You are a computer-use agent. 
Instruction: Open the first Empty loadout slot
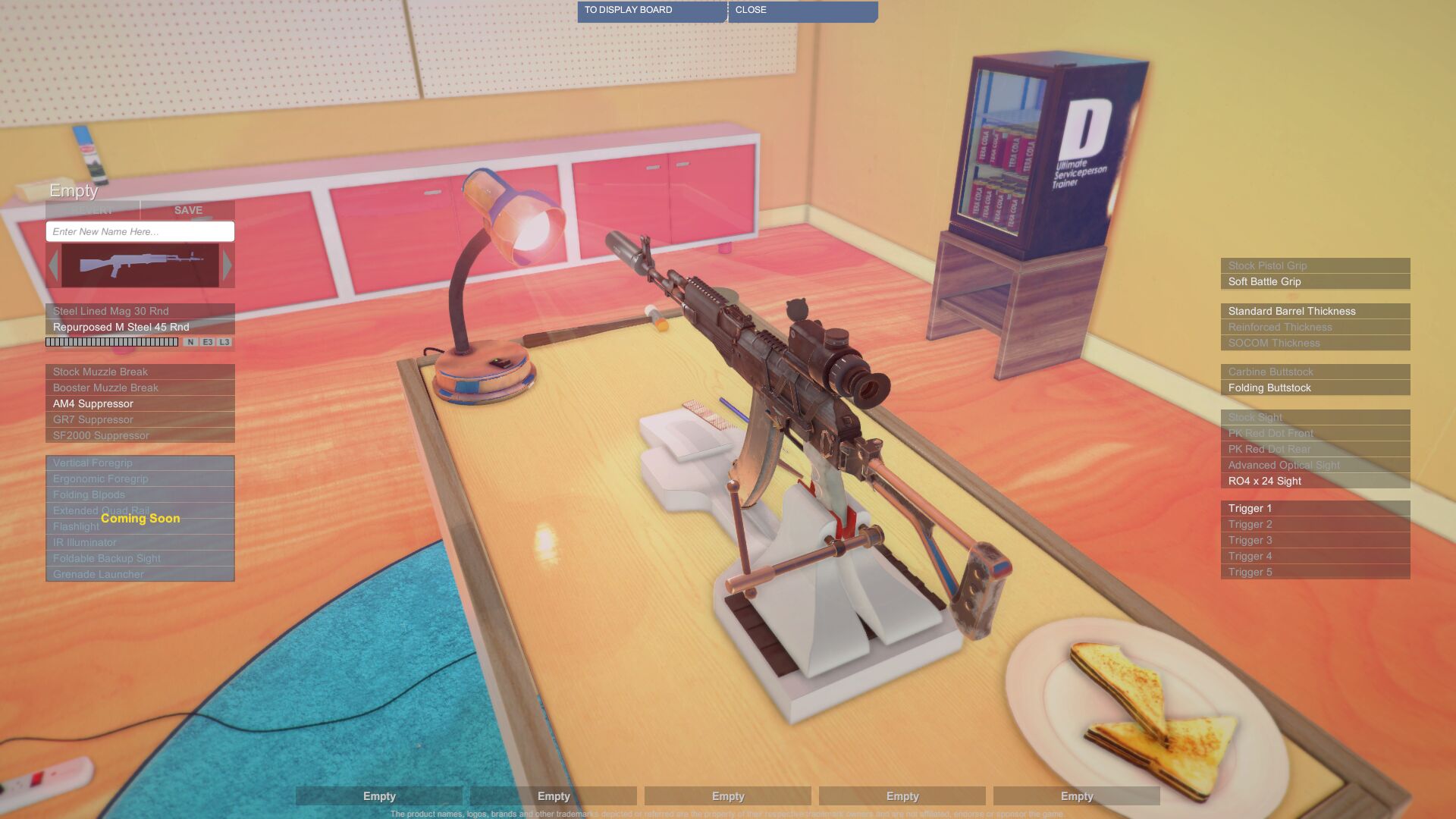[379, 796]
